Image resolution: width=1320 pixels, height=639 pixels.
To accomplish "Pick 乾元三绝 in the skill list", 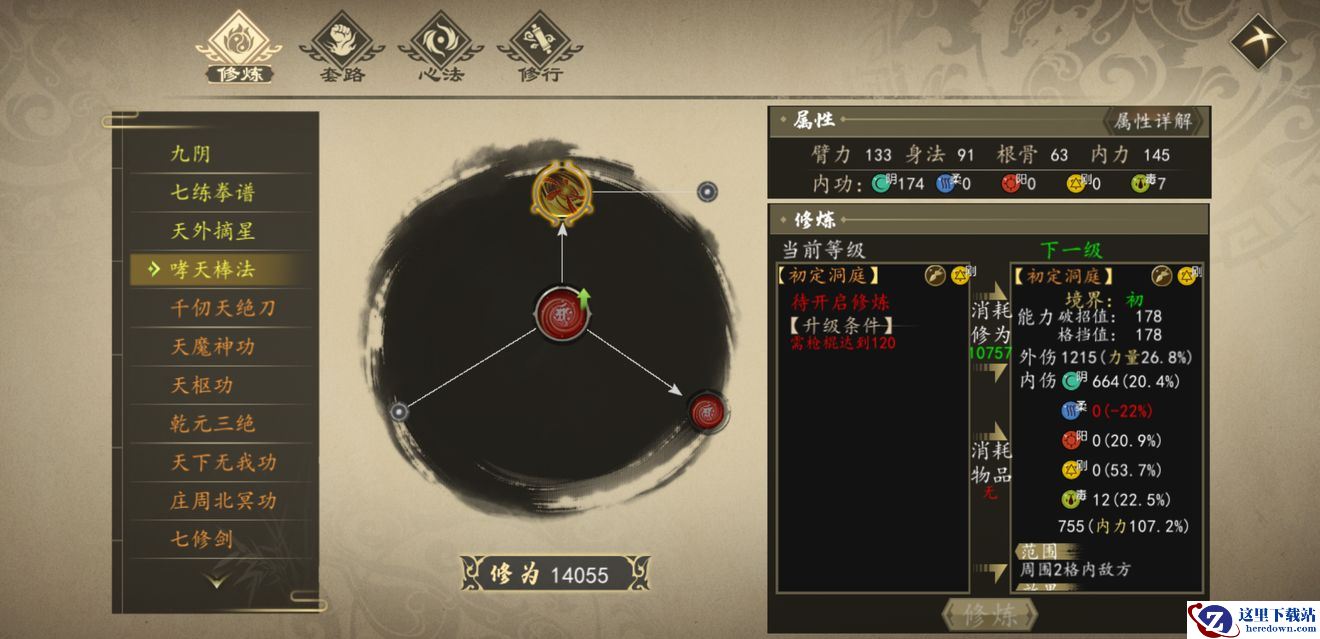I will [213, 423].
